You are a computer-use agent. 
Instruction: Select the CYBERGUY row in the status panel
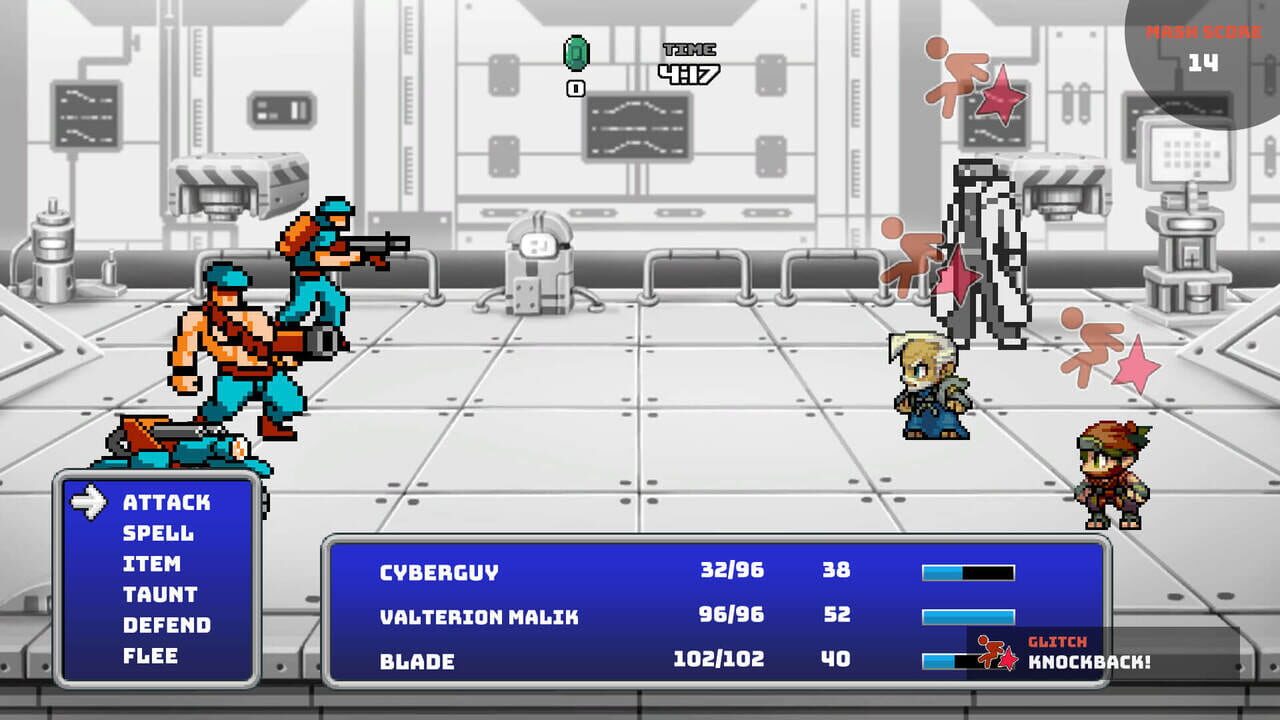tap(435, 572)
